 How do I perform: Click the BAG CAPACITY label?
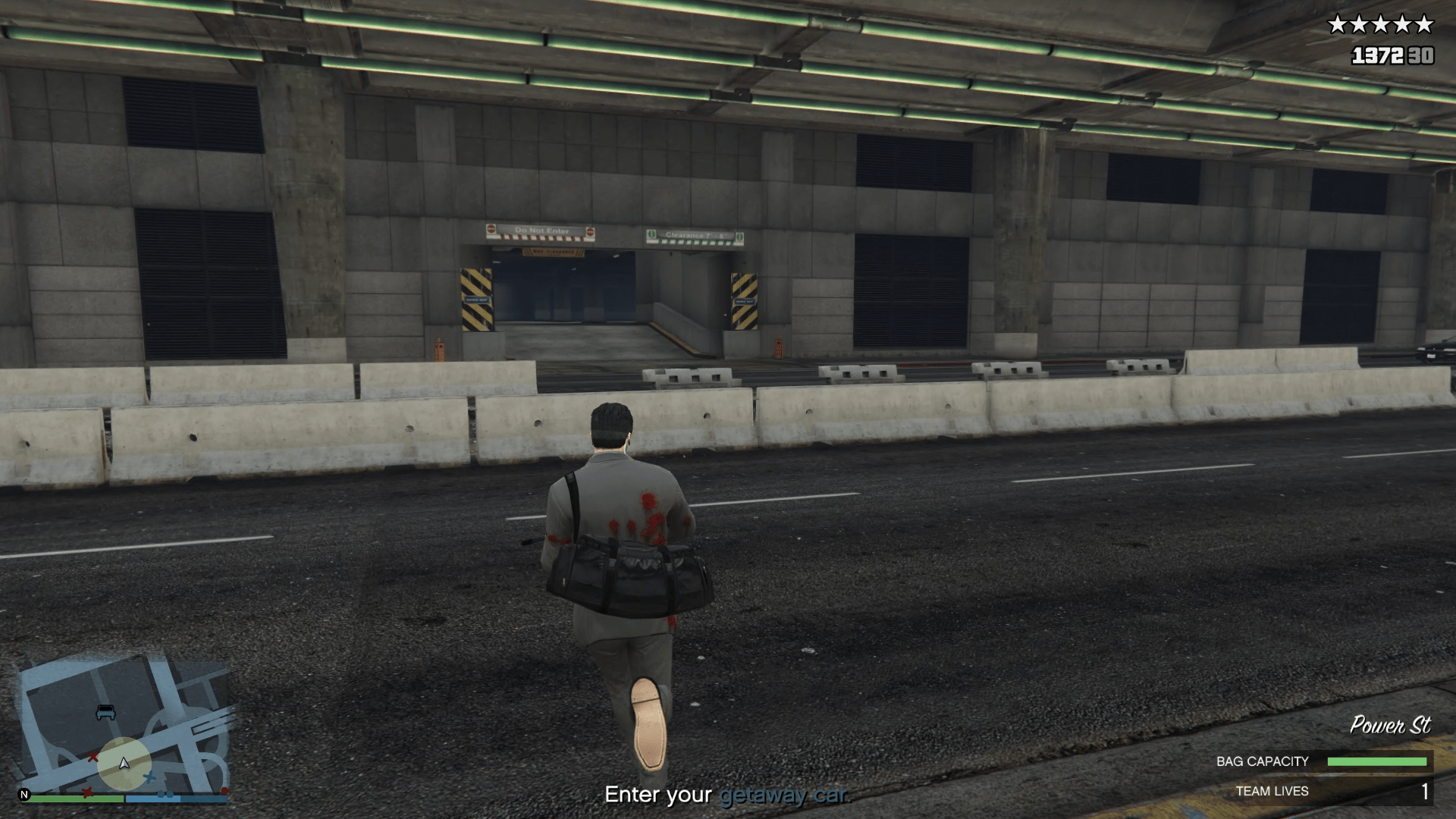click(1263, 761)
